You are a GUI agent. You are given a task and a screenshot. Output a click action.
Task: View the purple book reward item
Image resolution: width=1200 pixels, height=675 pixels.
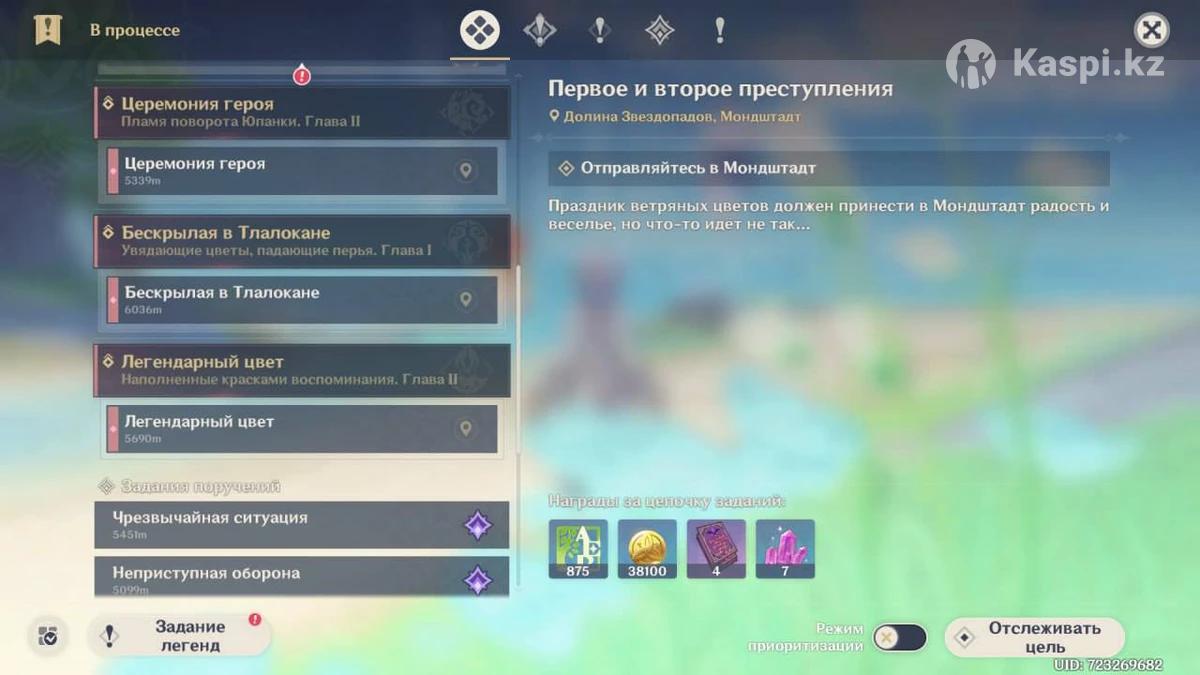pyautogui.click(x=716, y=548)
